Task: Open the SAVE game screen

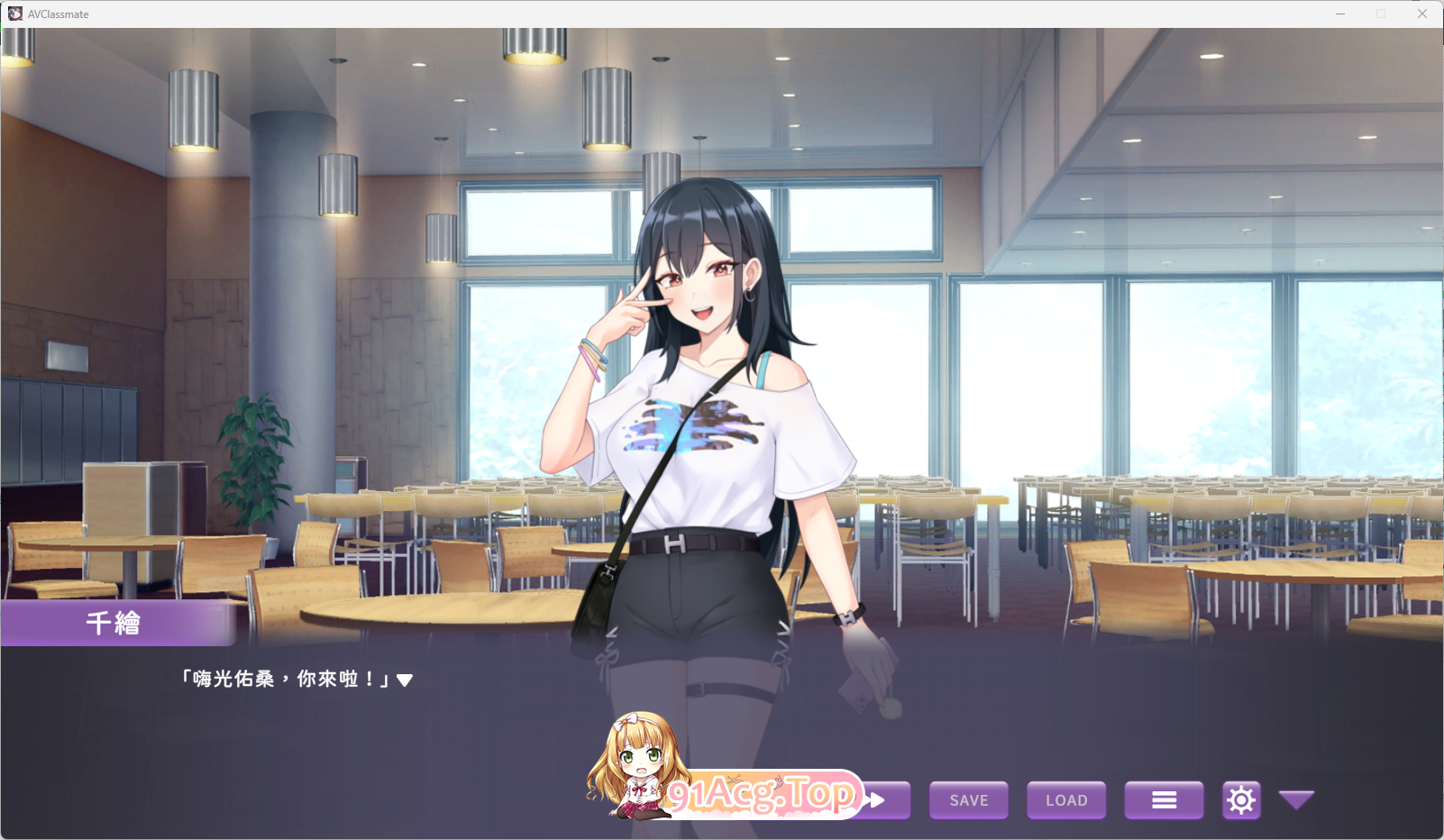Action: [969, 800]
